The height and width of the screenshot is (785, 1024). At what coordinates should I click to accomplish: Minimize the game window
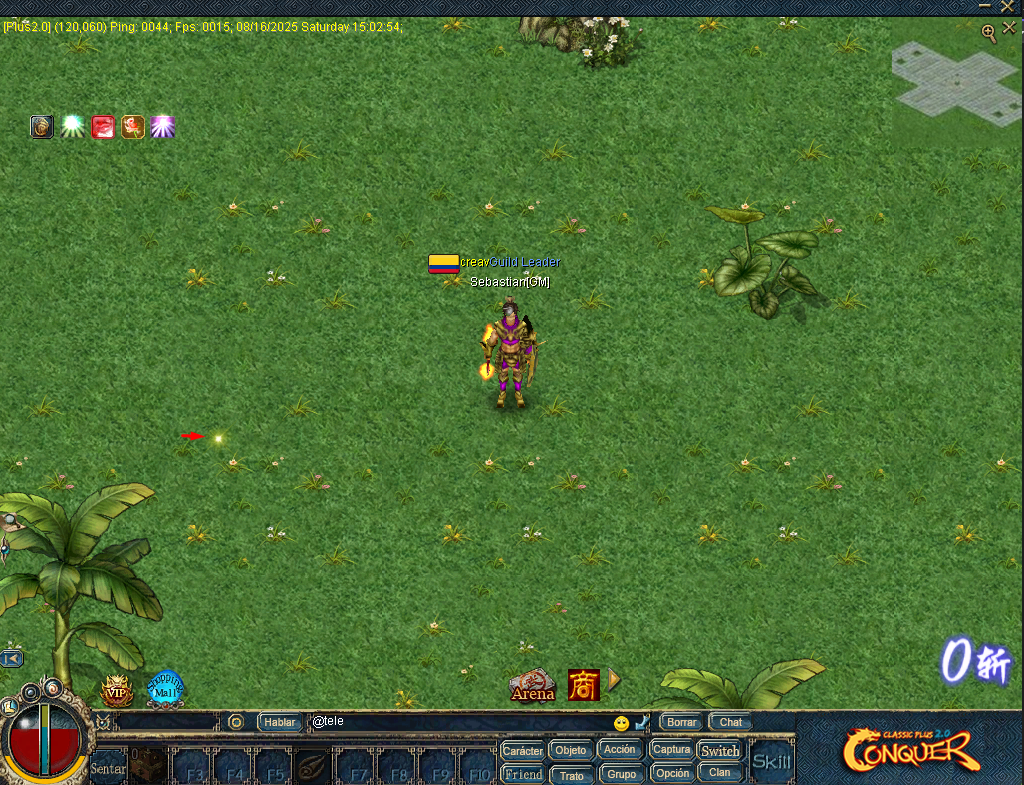[987, 7]
